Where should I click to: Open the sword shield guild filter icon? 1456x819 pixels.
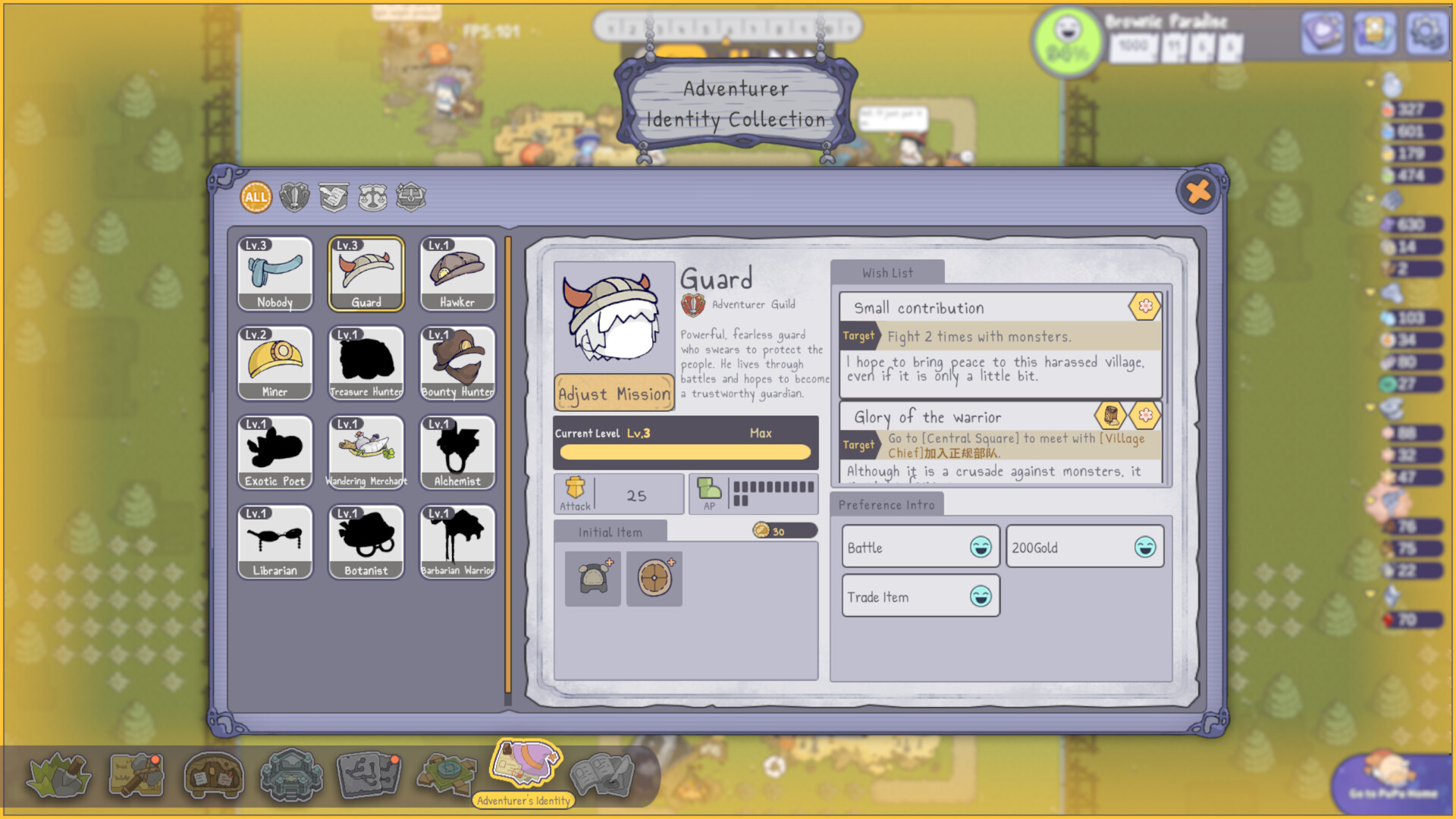294,196
